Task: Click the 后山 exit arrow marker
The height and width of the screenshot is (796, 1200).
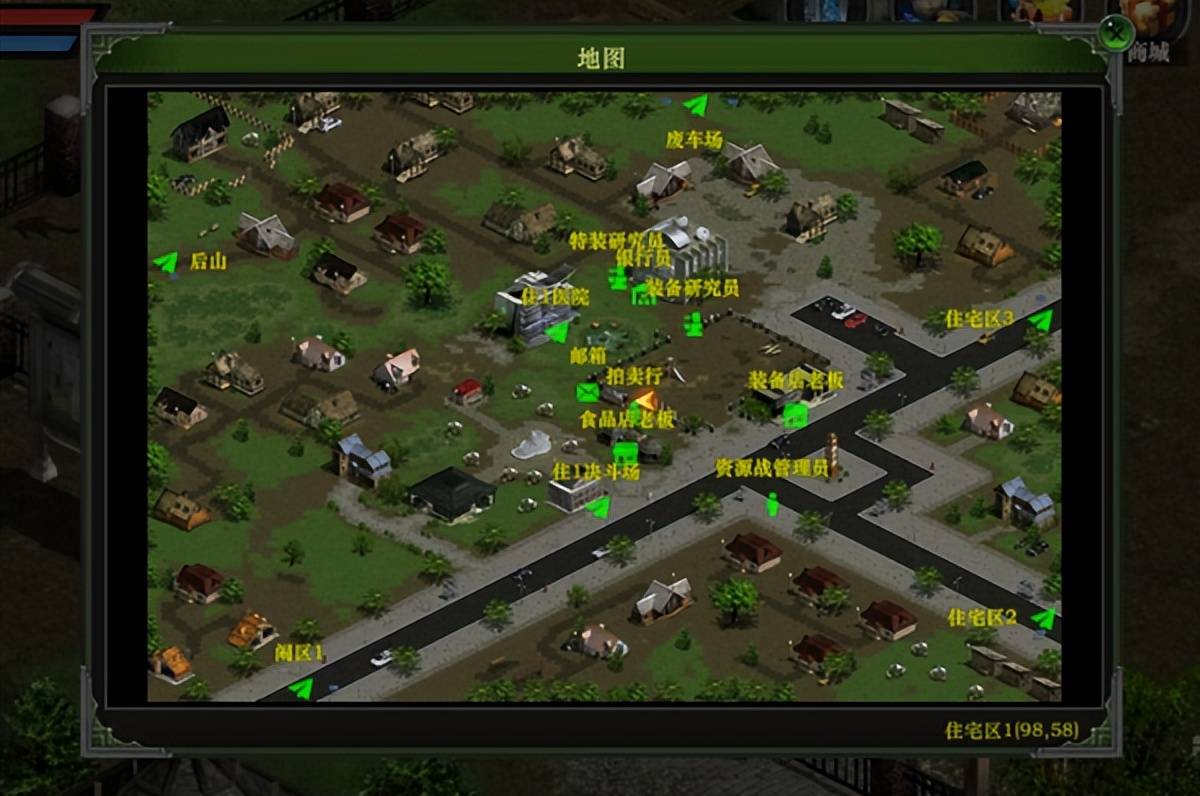Action: [165, 262]
